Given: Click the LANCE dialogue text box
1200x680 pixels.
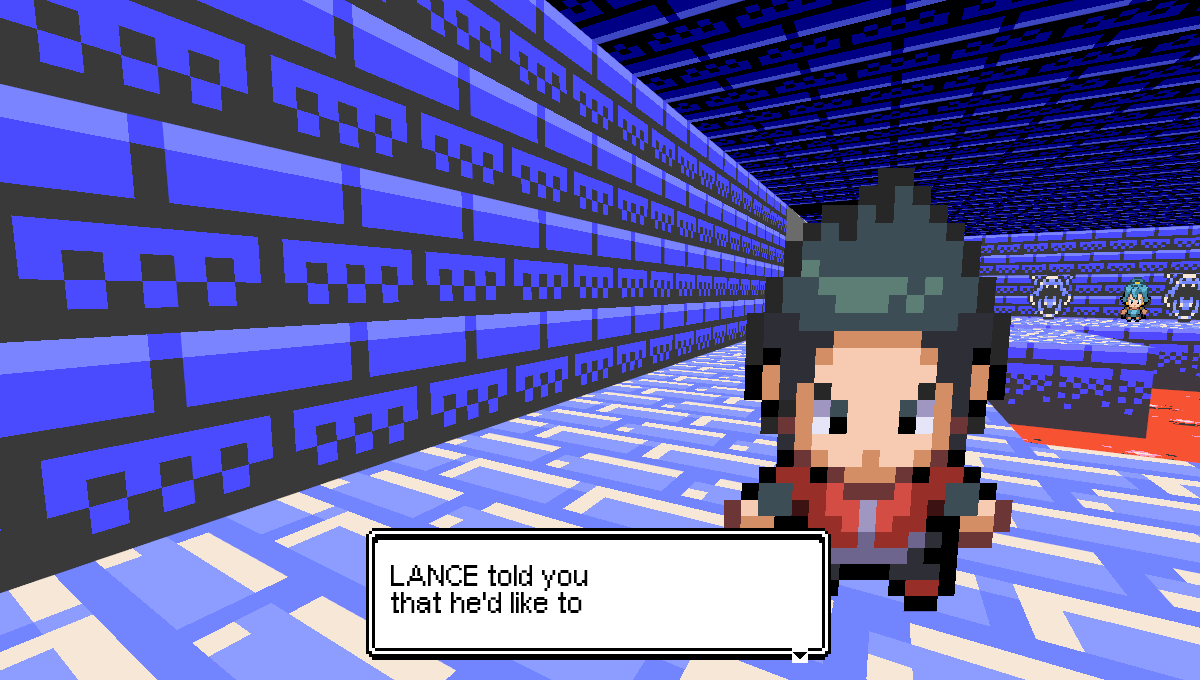Looking at the screenshot, I should tap(598, 592).
